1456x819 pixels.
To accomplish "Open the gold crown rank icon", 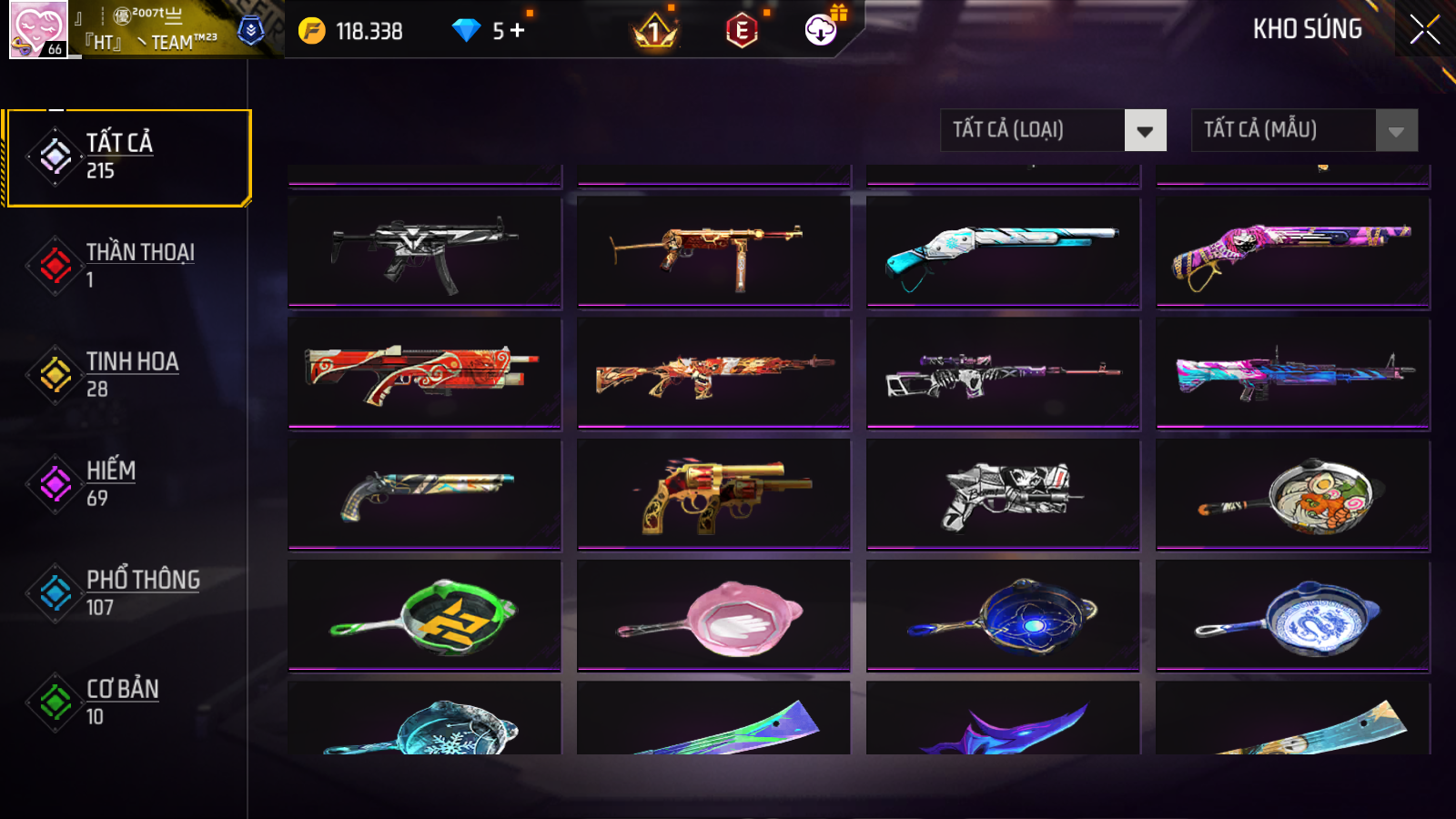I will point(654,33).
